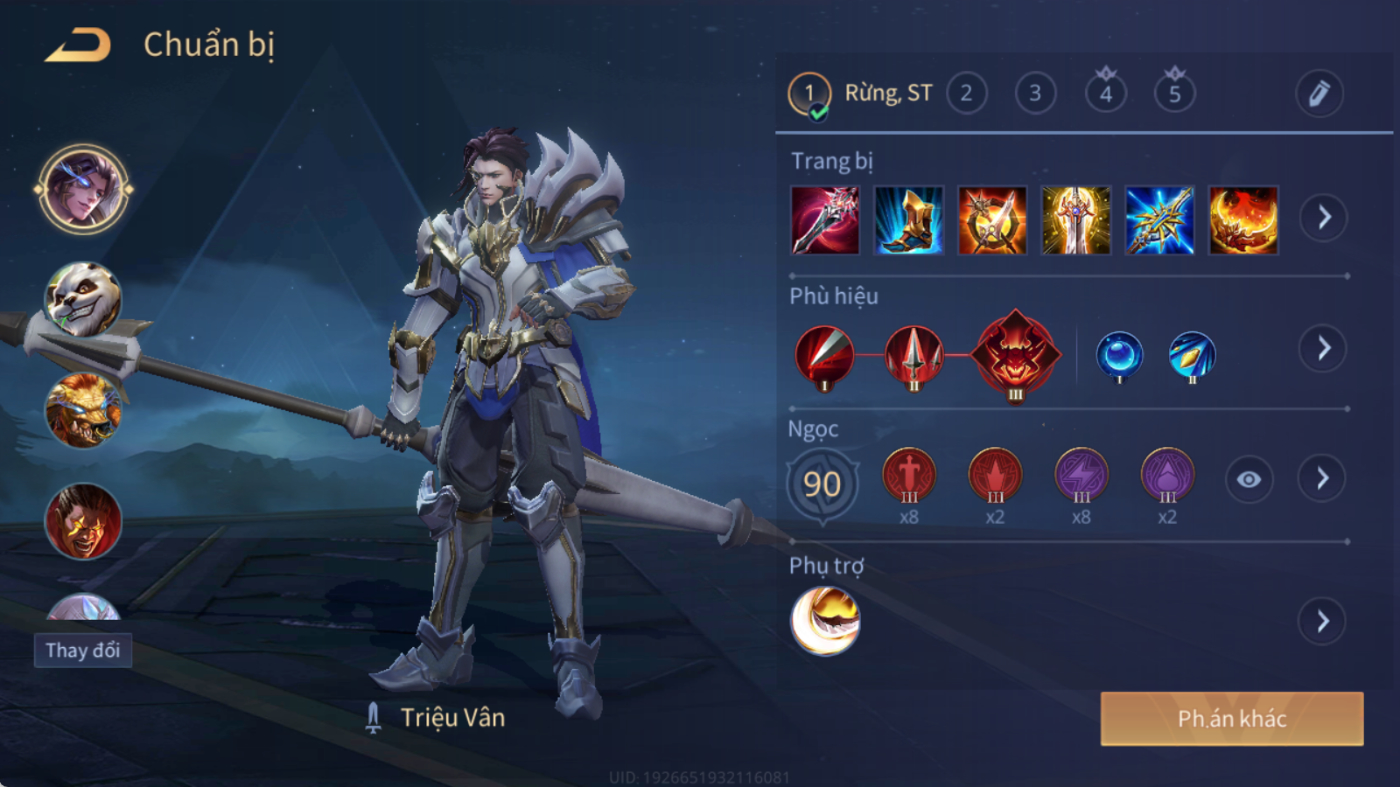This screenshot has width=1400, height=787.
Task: Expand the Trang bị equipment arrow
Action: (x=1323, y=217)
